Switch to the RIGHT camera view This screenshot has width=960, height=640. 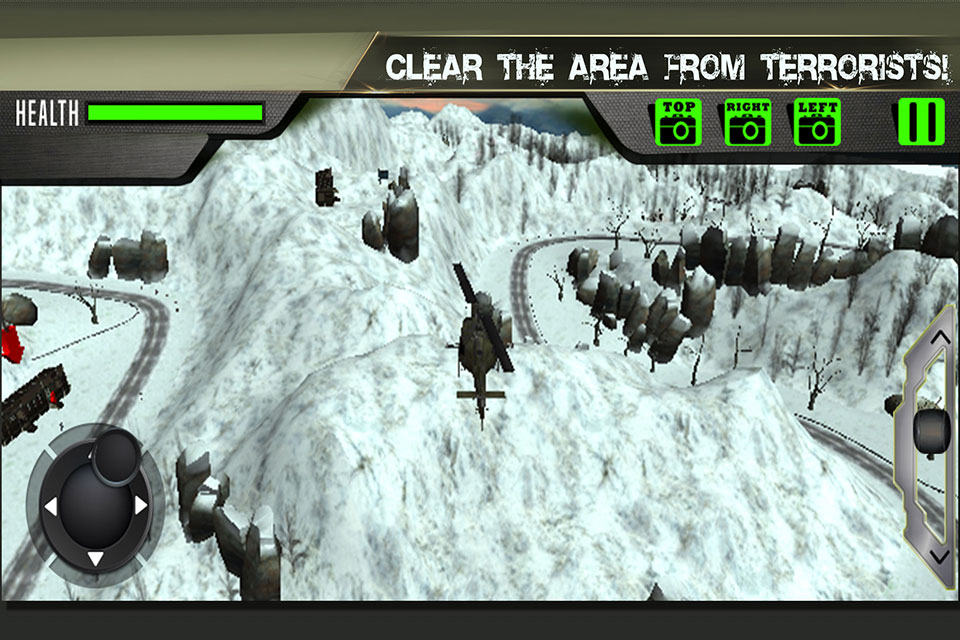coord(747,123)
